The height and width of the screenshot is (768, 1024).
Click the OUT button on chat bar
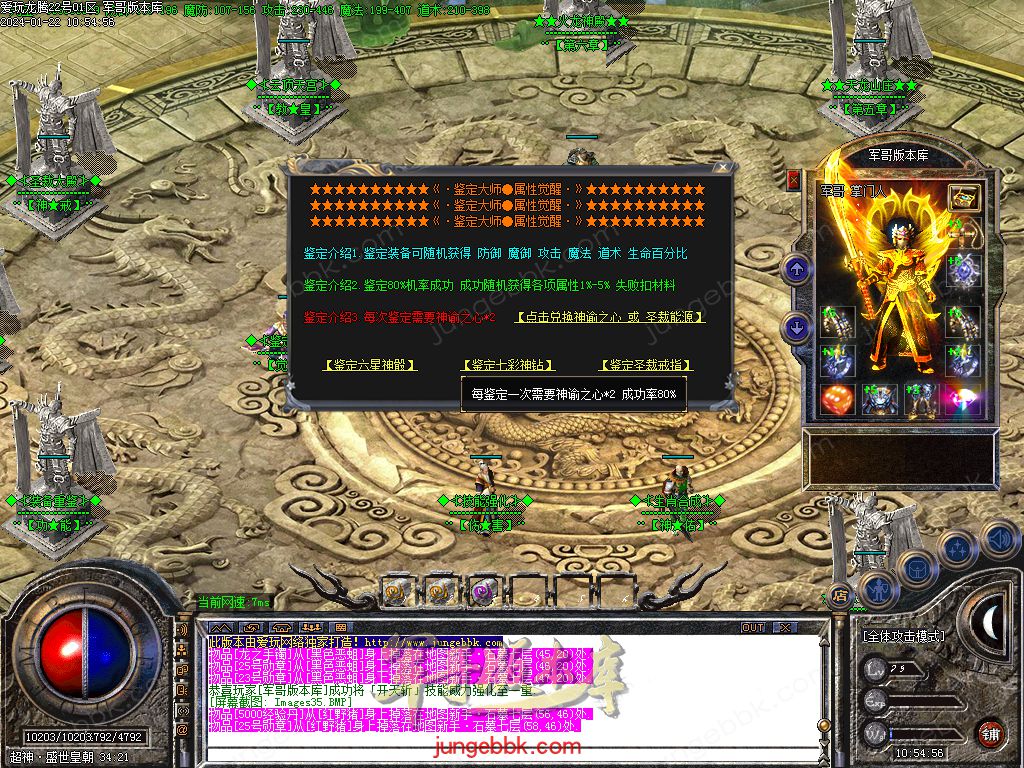click(752, 628)
